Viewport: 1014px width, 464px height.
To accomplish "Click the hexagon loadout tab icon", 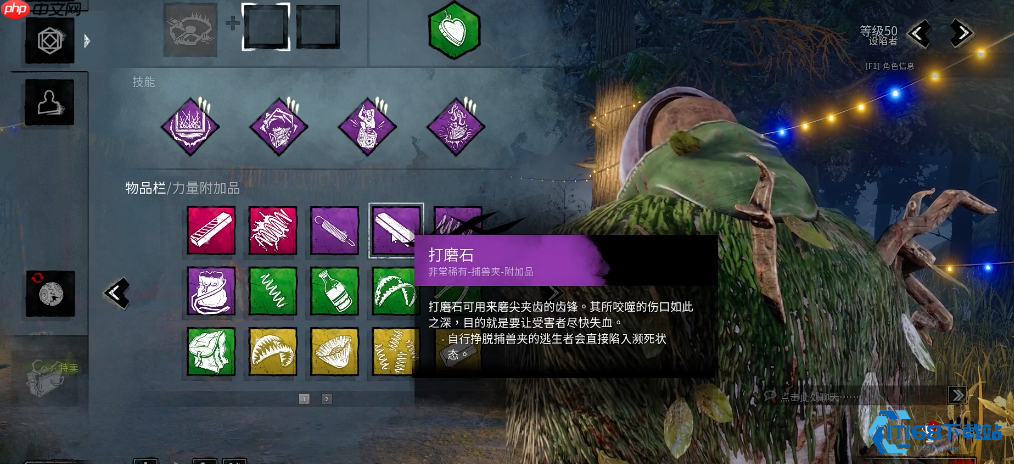I will click(x=49, y=40).
